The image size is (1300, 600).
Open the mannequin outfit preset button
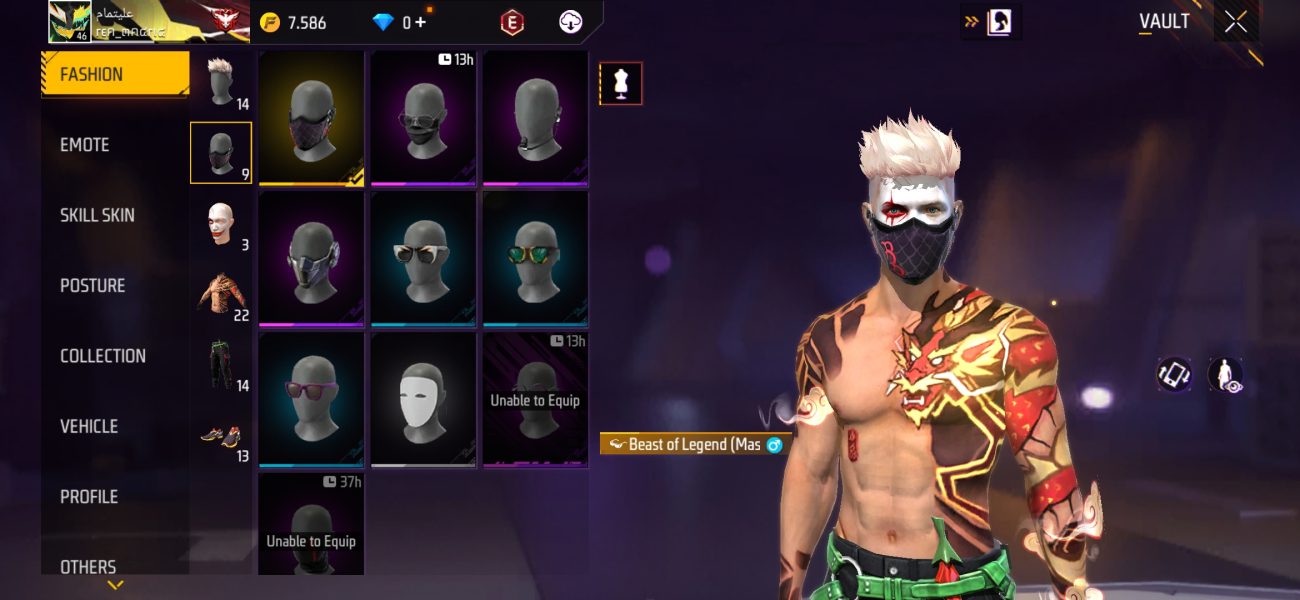(x=620, y=84)
